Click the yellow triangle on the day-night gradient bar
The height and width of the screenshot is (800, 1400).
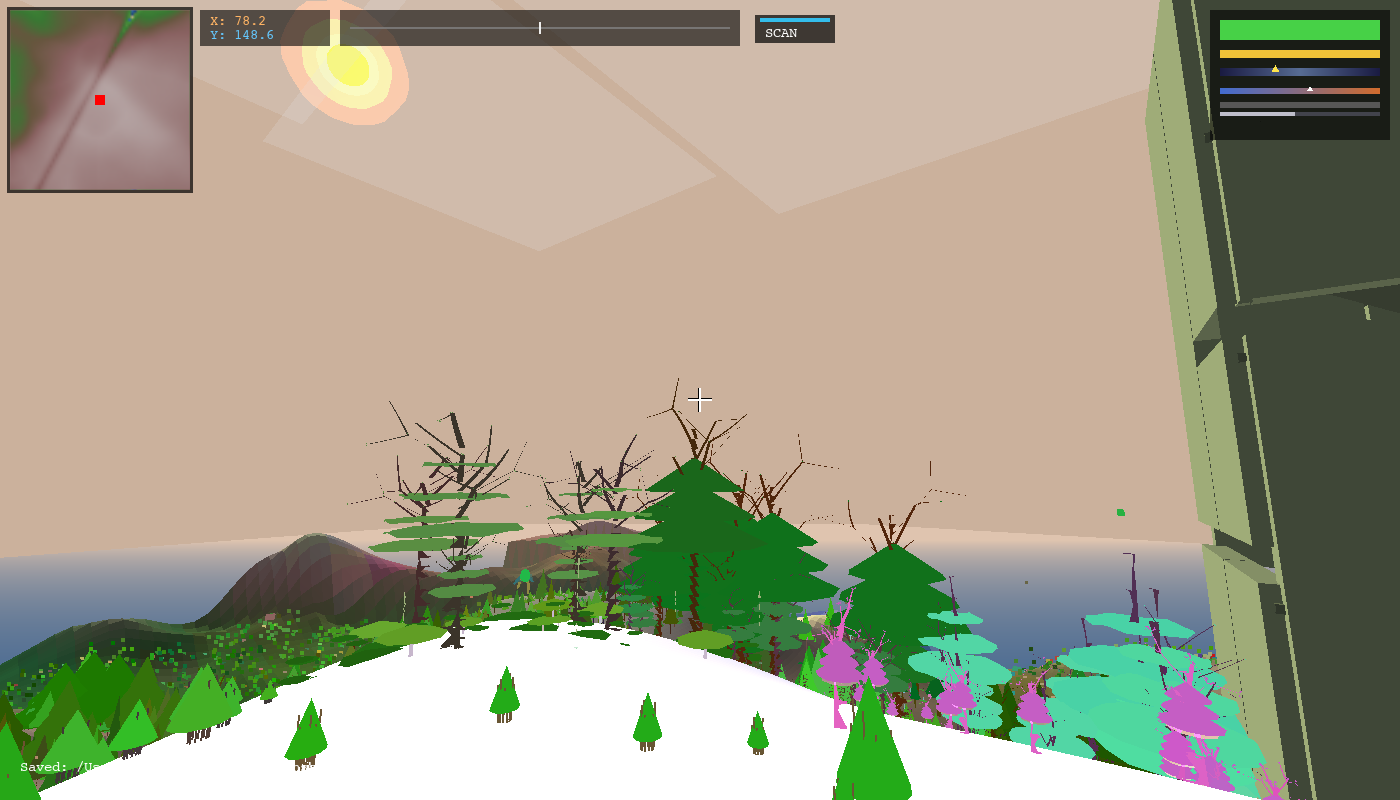click(1277, 68)
